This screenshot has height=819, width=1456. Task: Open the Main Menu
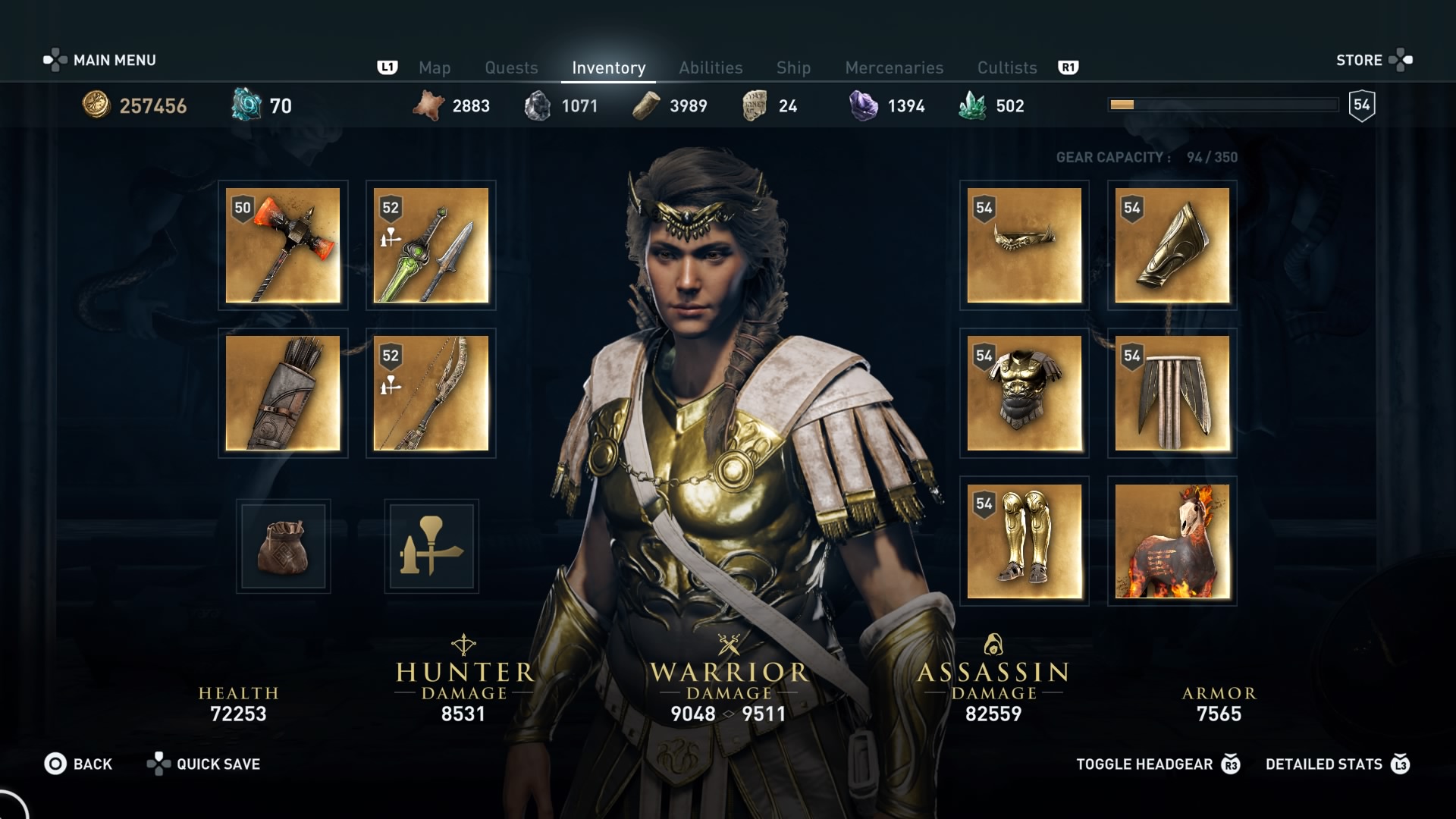tap(100, 60)
